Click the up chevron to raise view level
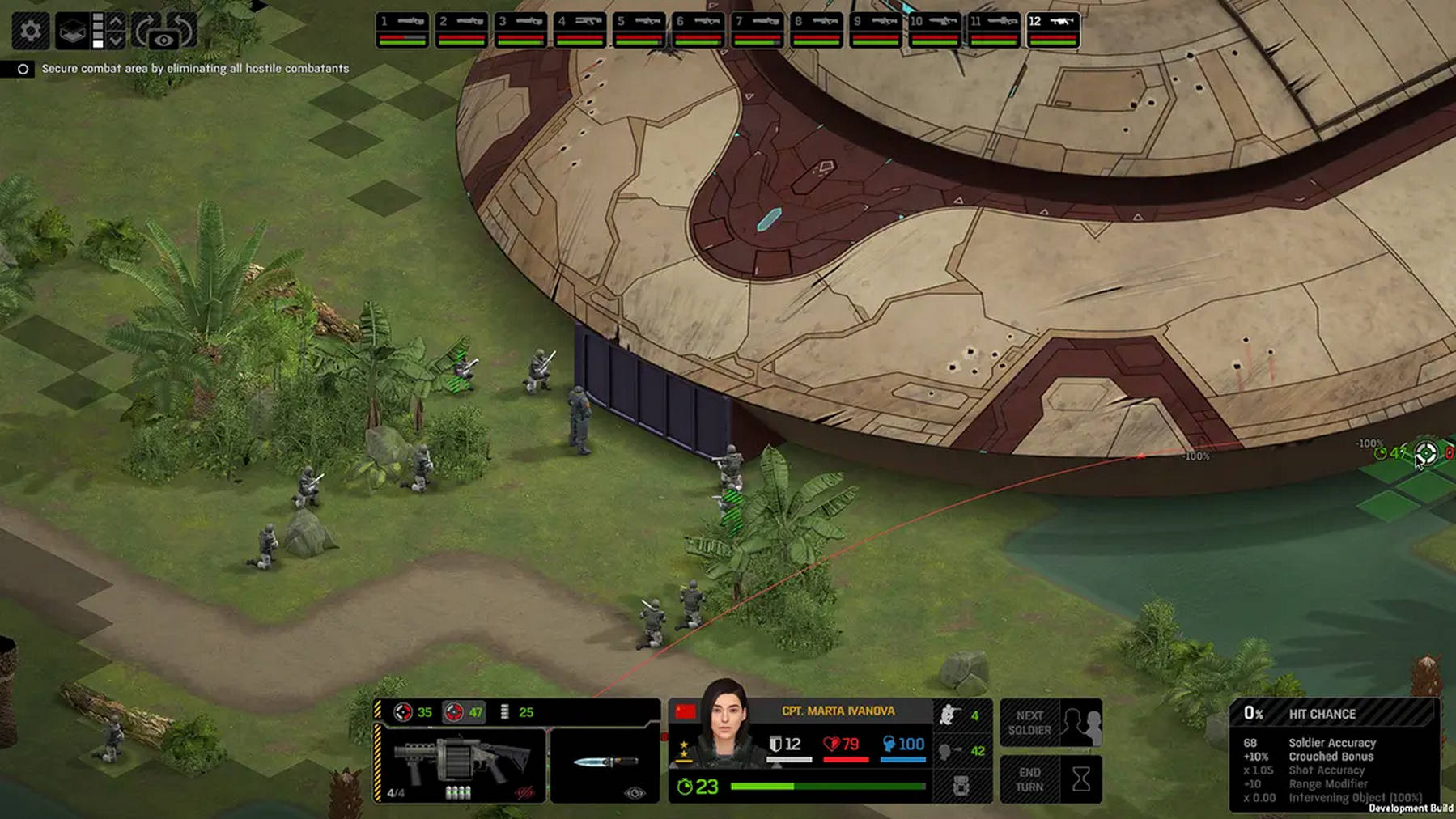Screen dimensions: 1456x819 click(x=117, y=19)
